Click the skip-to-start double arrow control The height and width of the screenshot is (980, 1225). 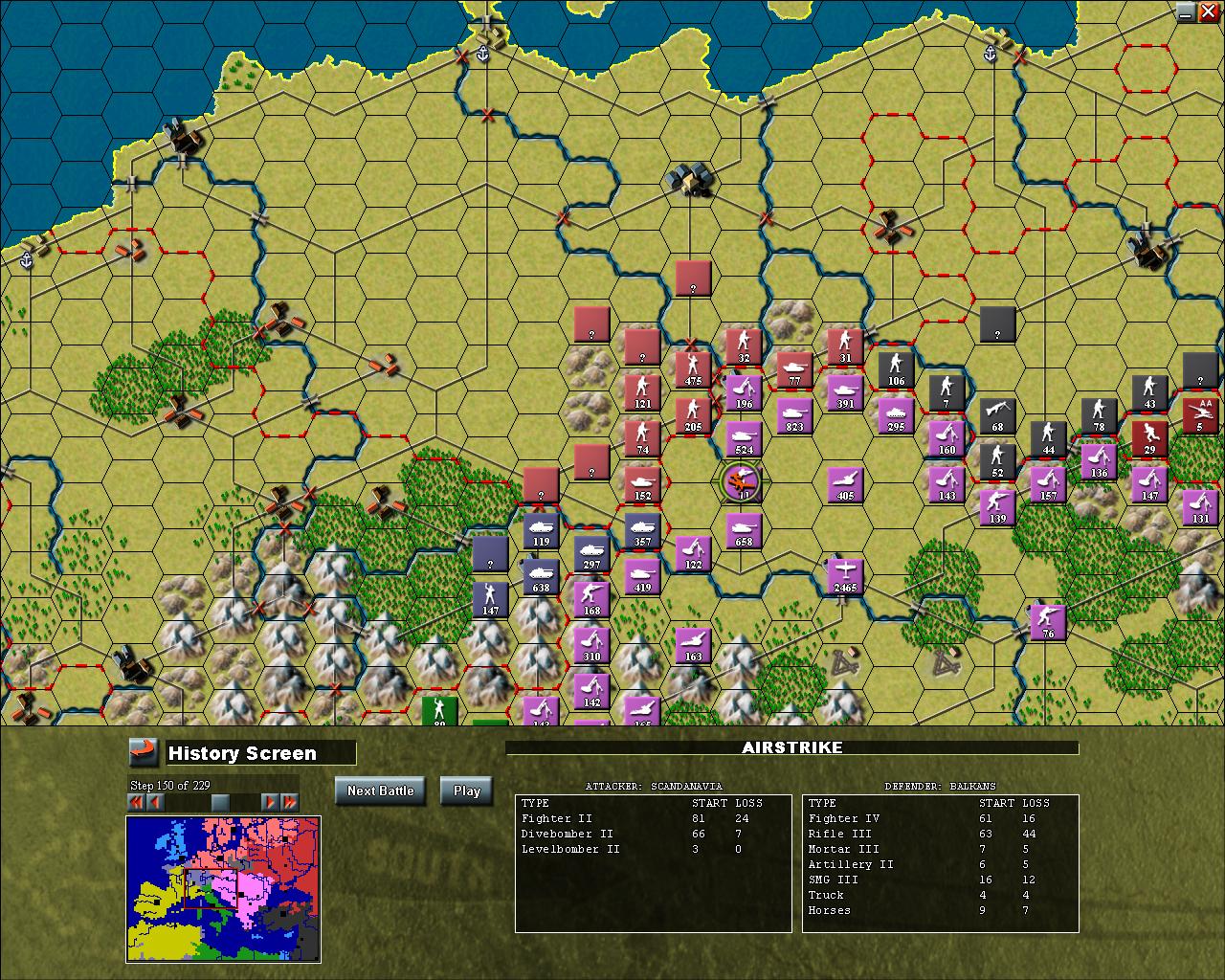coord(134,803)
